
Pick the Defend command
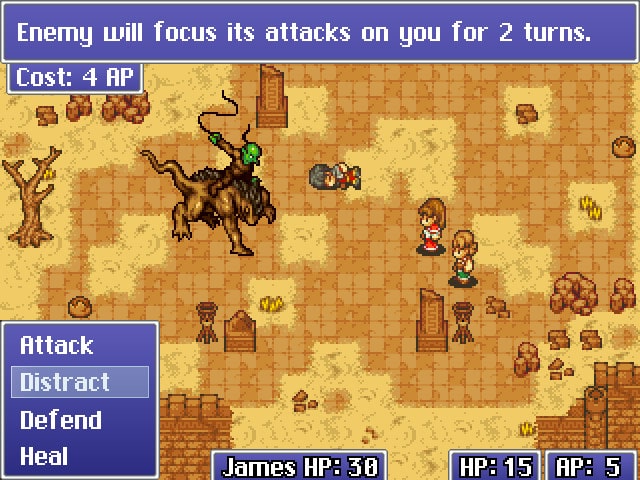tap(61, 420)
